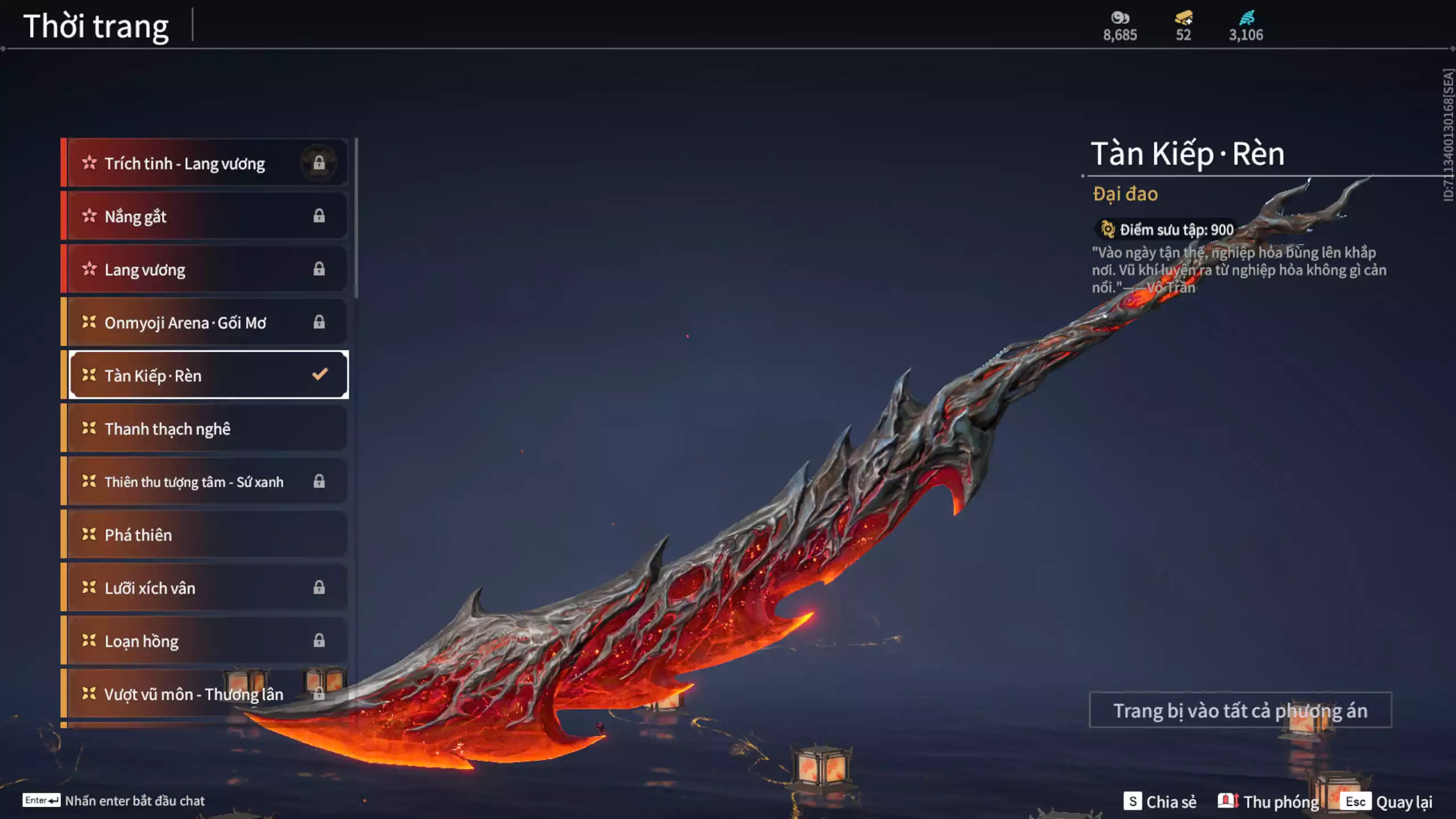Click the gold bar currency icon
Viewport: 1456px width, 819px height.
tap(1184, 18)
